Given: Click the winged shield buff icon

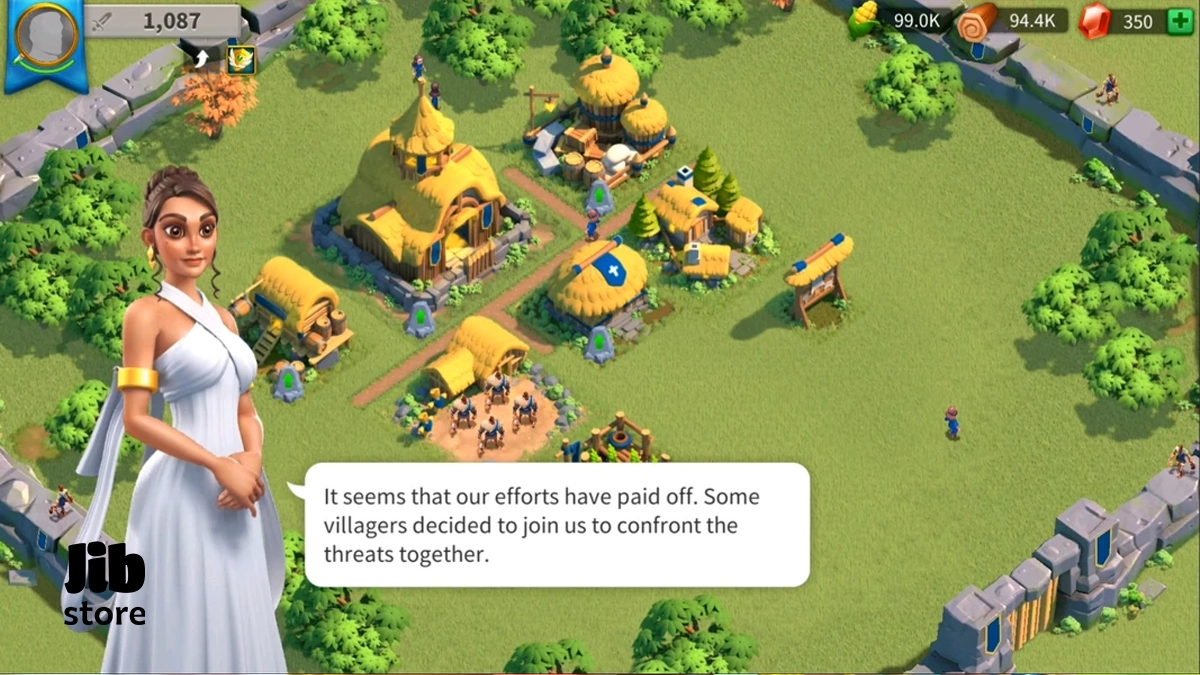Looking at the screenshot, I should [241, 60].
